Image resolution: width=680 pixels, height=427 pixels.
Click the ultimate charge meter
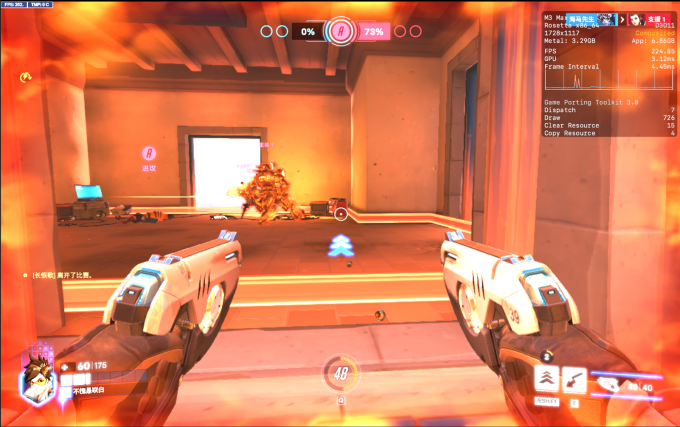point(340,375)
